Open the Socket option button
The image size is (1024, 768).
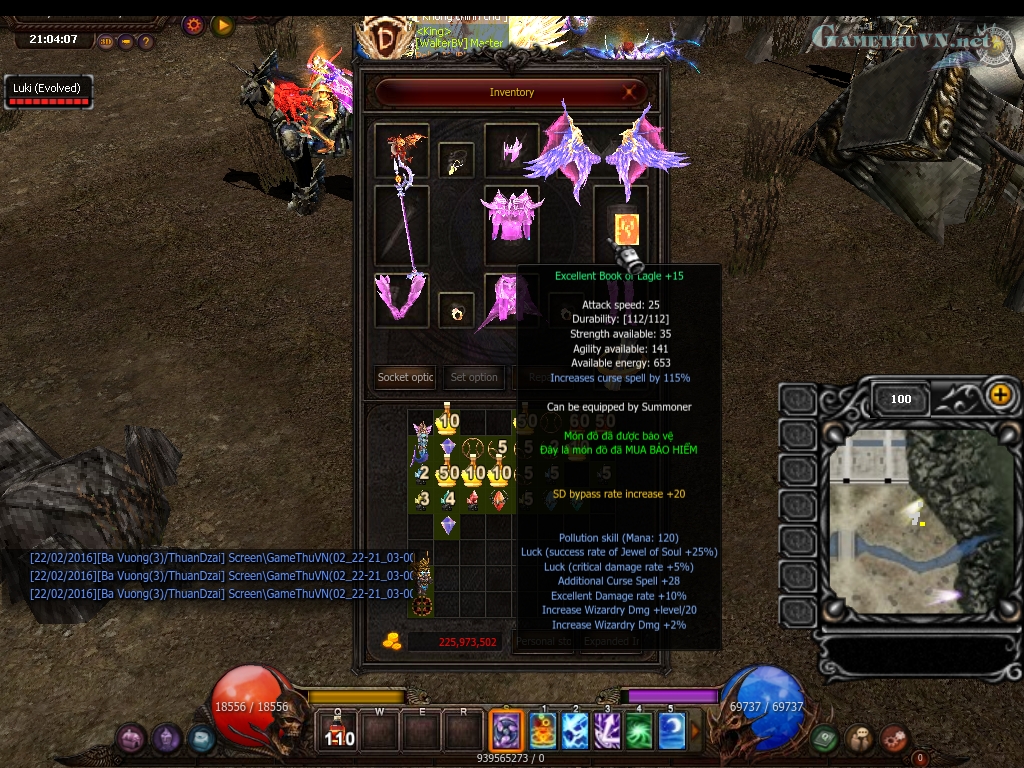pyautogui.click(x=405, y=377)
